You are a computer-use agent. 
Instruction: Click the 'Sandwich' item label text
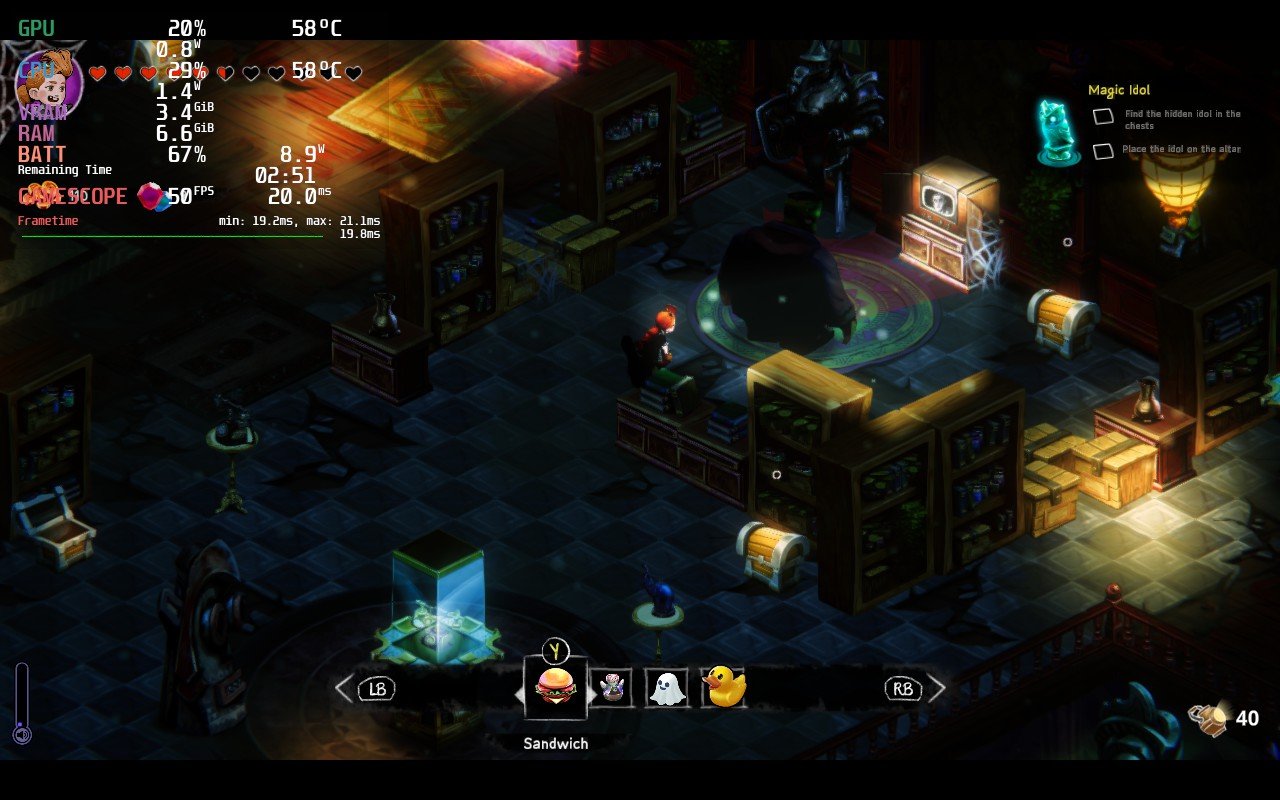555,743
